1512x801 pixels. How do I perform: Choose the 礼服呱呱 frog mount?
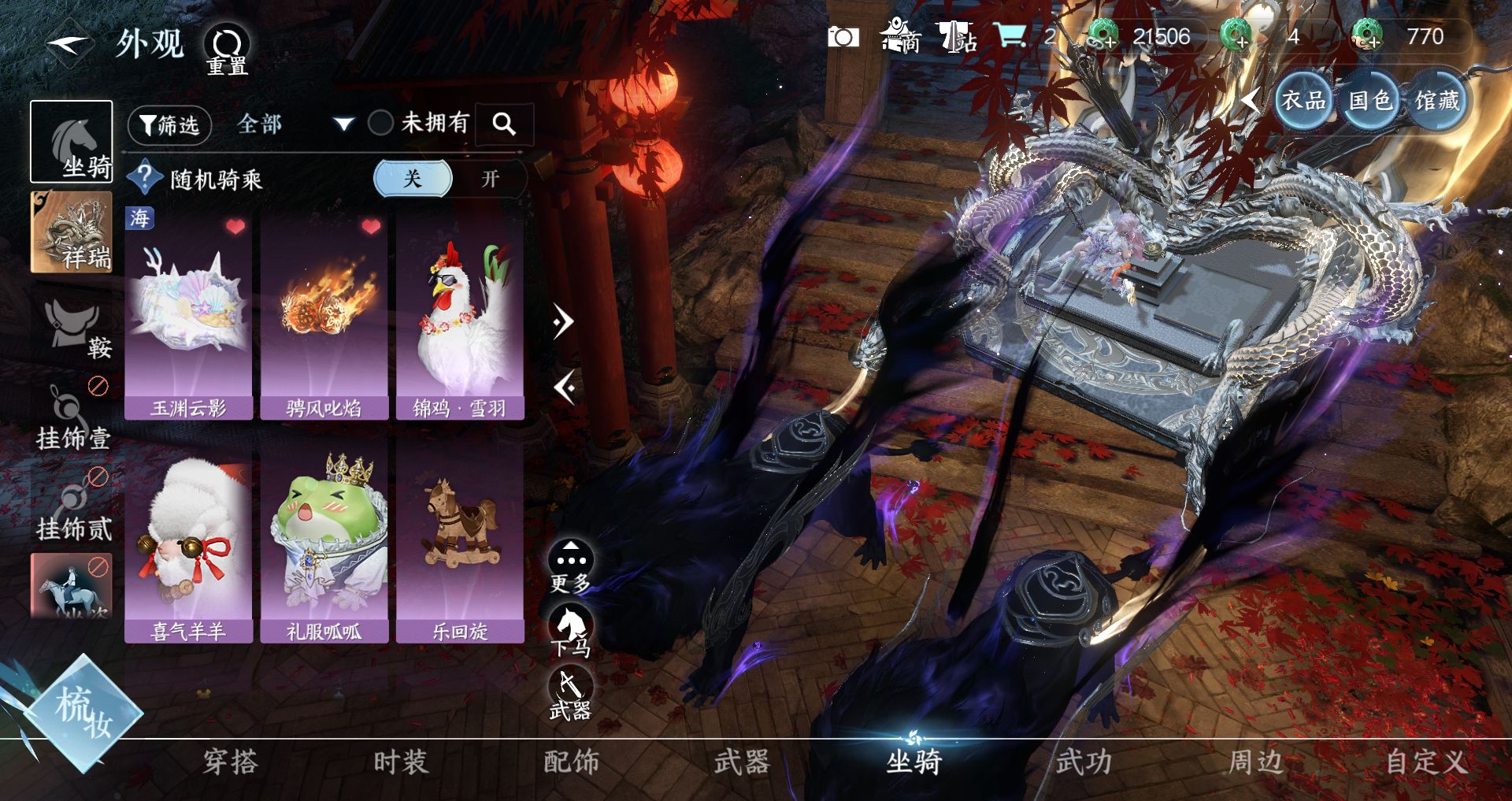pyautogui.click(x=324, y=543)
